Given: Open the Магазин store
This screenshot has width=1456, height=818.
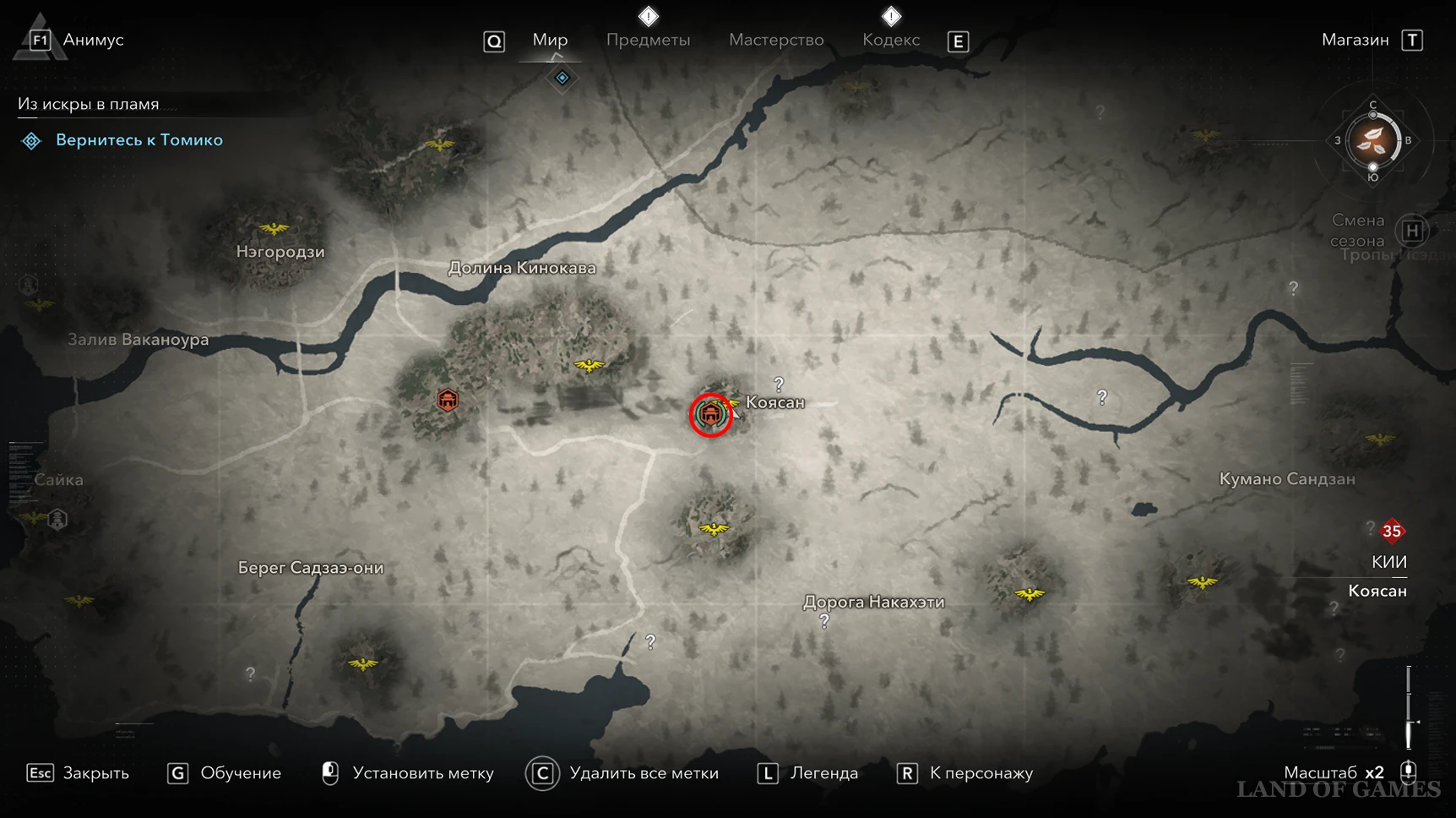Looking at the screenshot, I should (1355, 40).
